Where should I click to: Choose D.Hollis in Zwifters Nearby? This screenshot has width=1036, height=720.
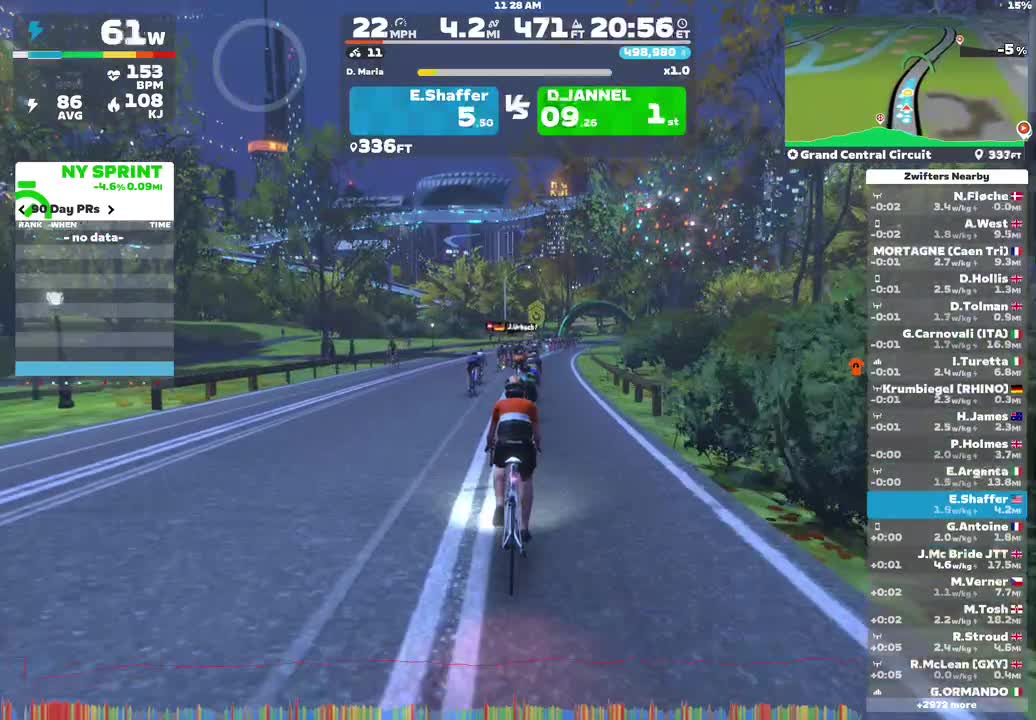[x=946, y=284]
